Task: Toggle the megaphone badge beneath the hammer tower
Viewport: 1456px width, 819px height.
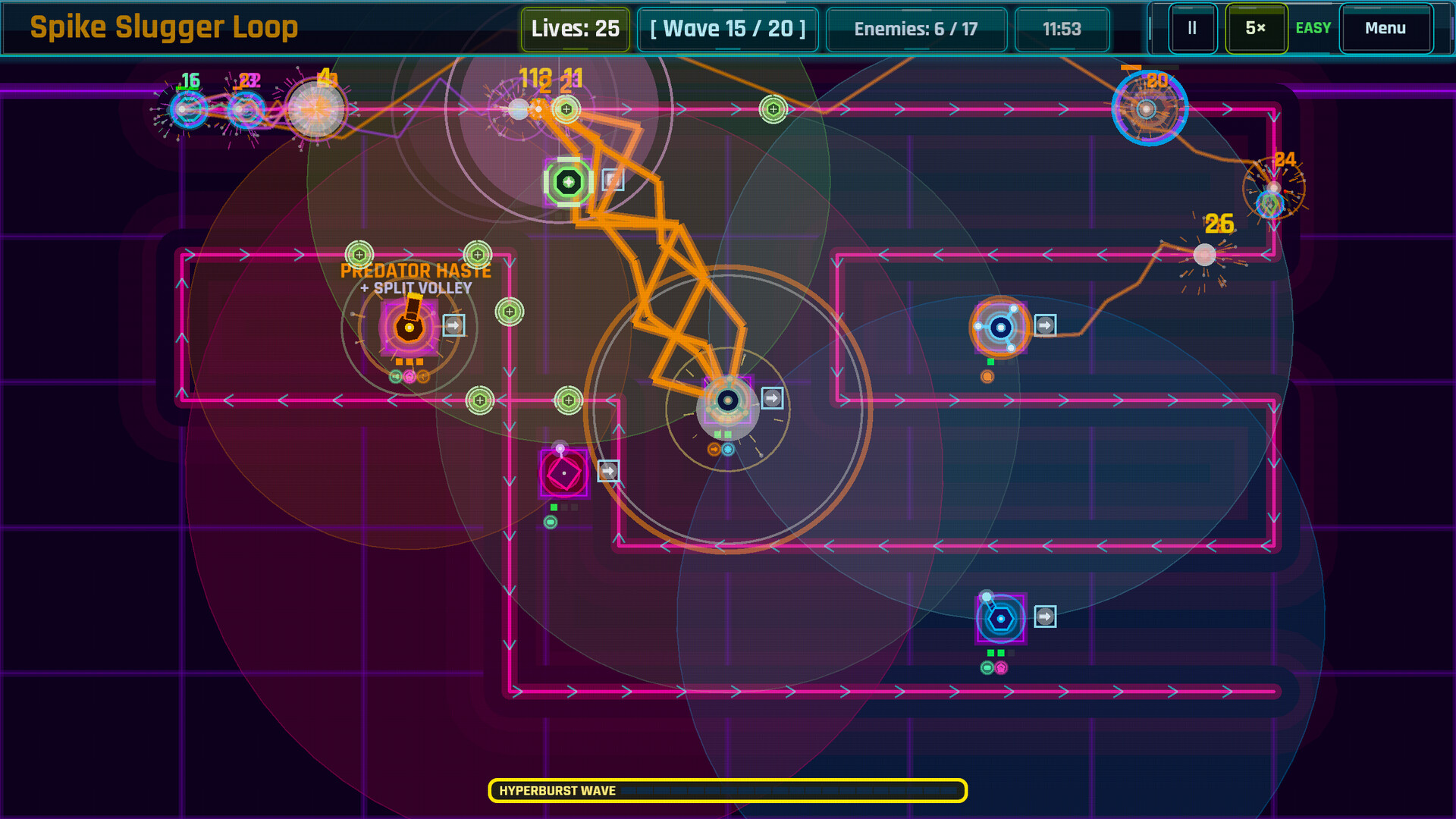Action: point(394,375)
